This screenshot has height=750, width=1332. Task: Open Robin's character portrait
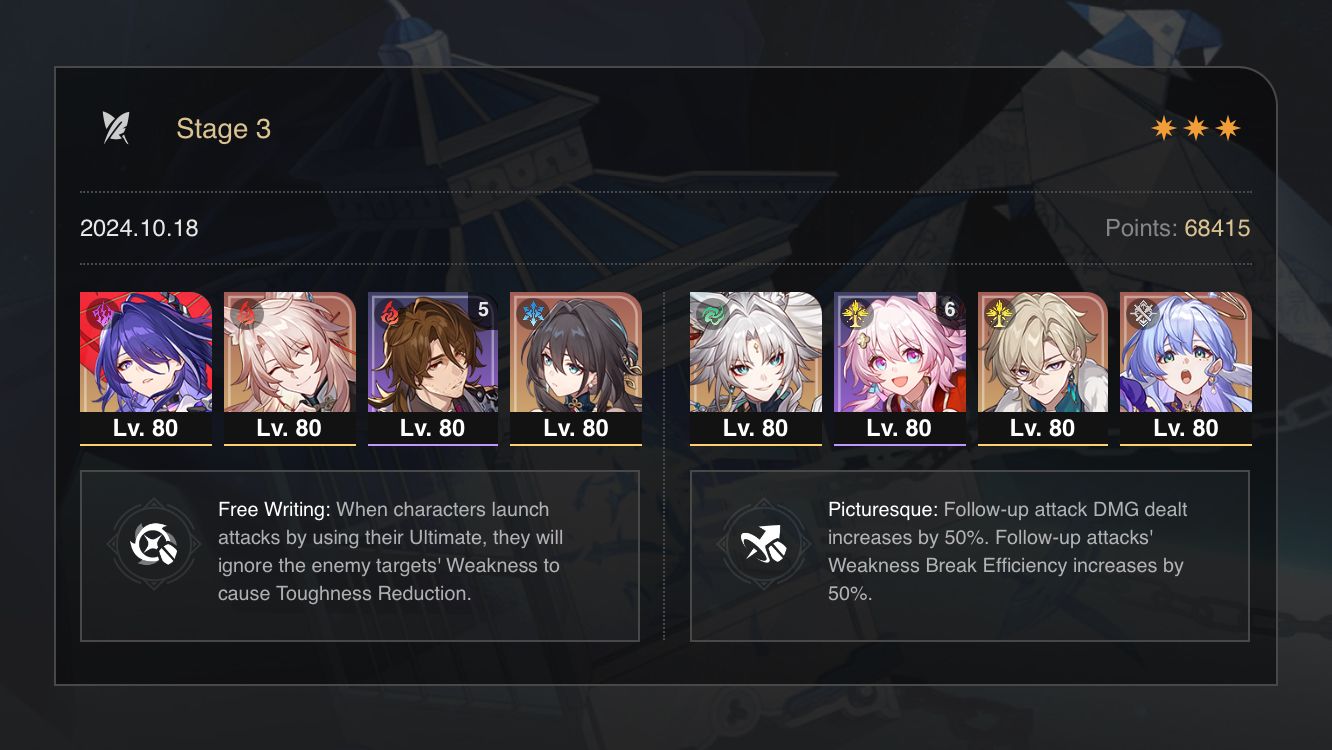tap(1186, 360)
